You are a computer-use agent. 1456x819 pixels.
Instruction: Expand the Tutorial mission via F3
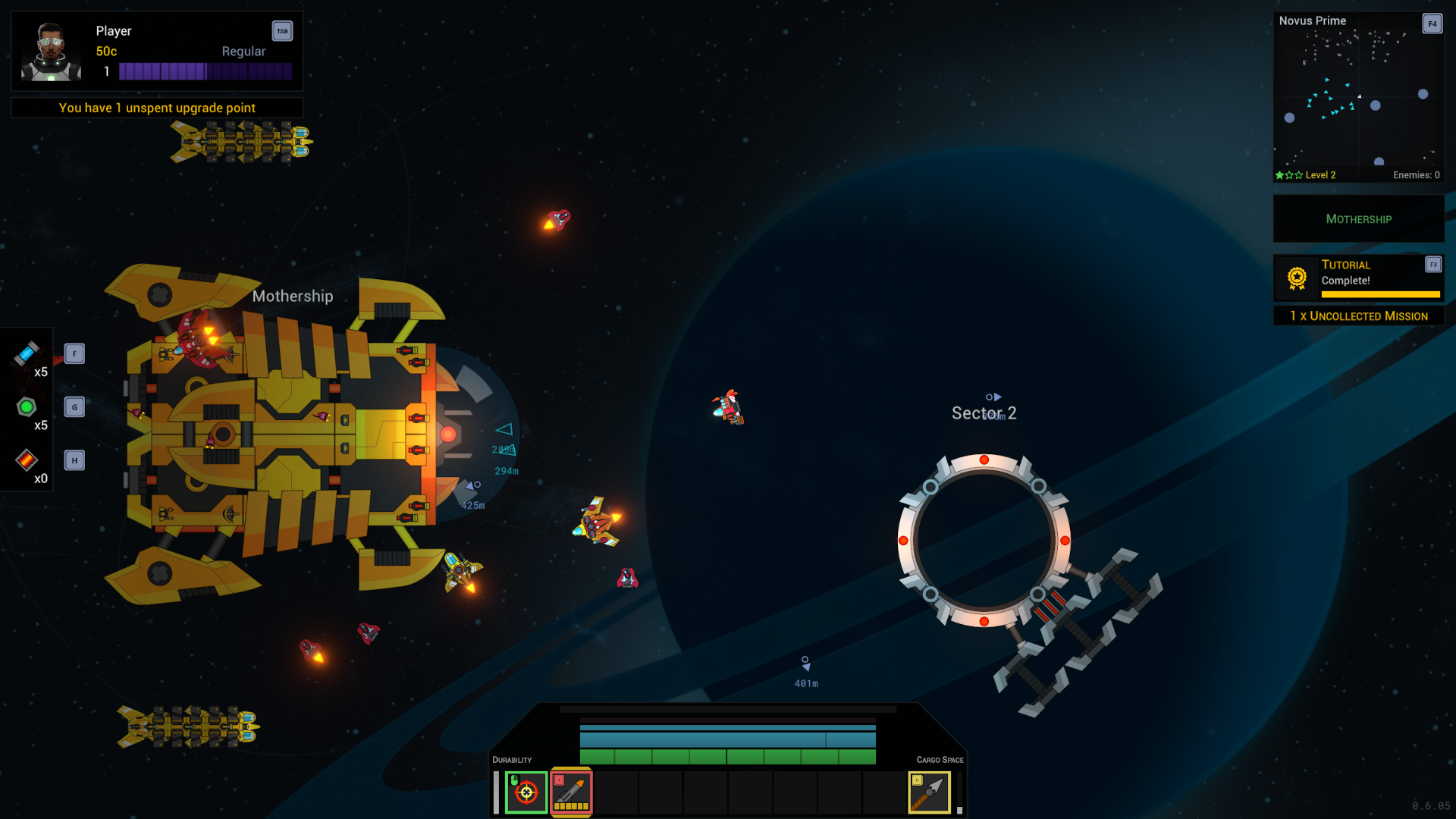click(x=1433, y=265)
